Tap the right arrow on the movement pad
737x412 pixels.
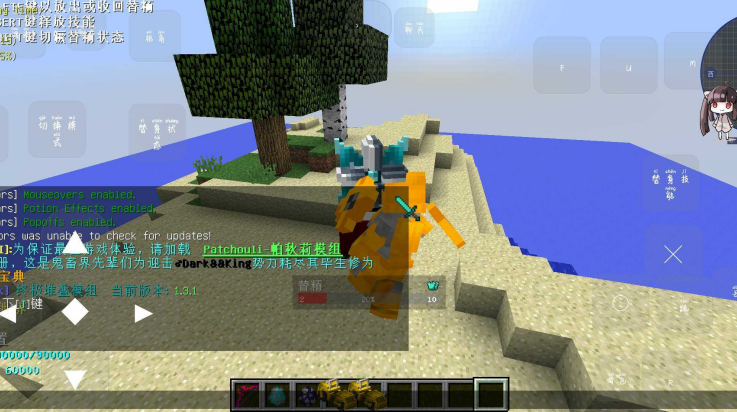point(143,313)
